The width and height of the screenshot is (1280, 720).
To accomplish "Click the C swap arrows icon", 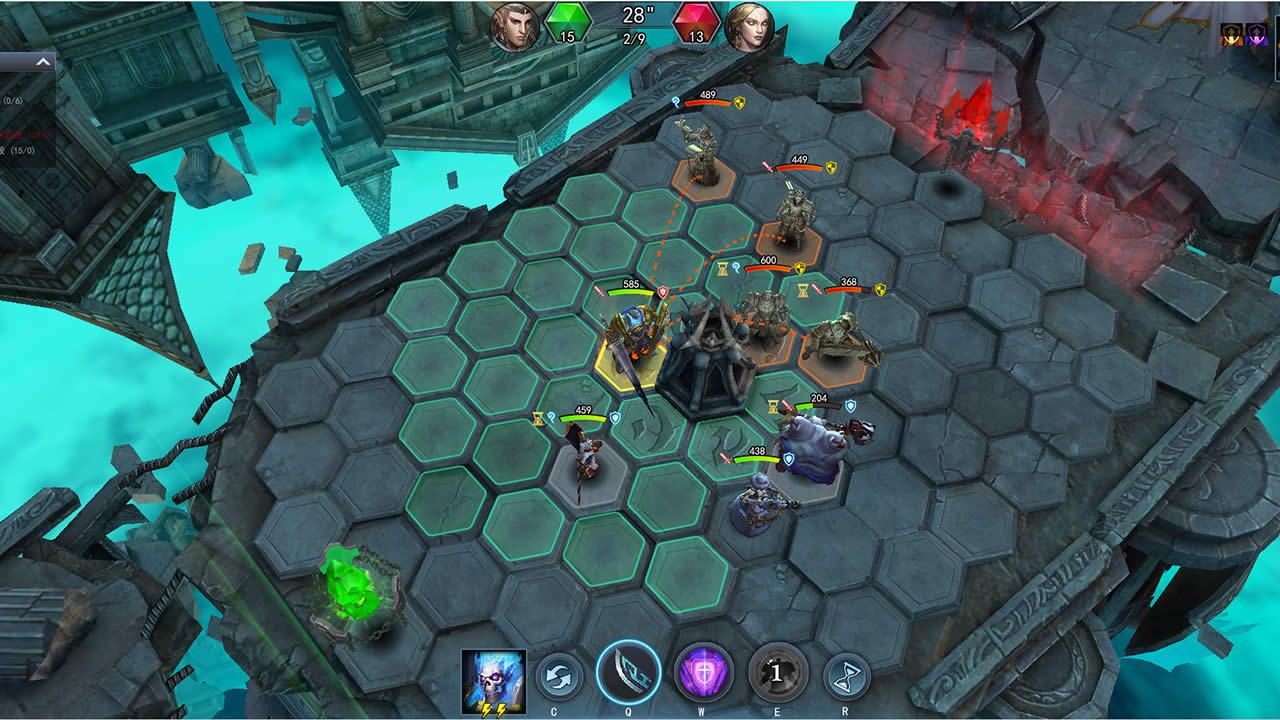I will [x=558, y=674].
